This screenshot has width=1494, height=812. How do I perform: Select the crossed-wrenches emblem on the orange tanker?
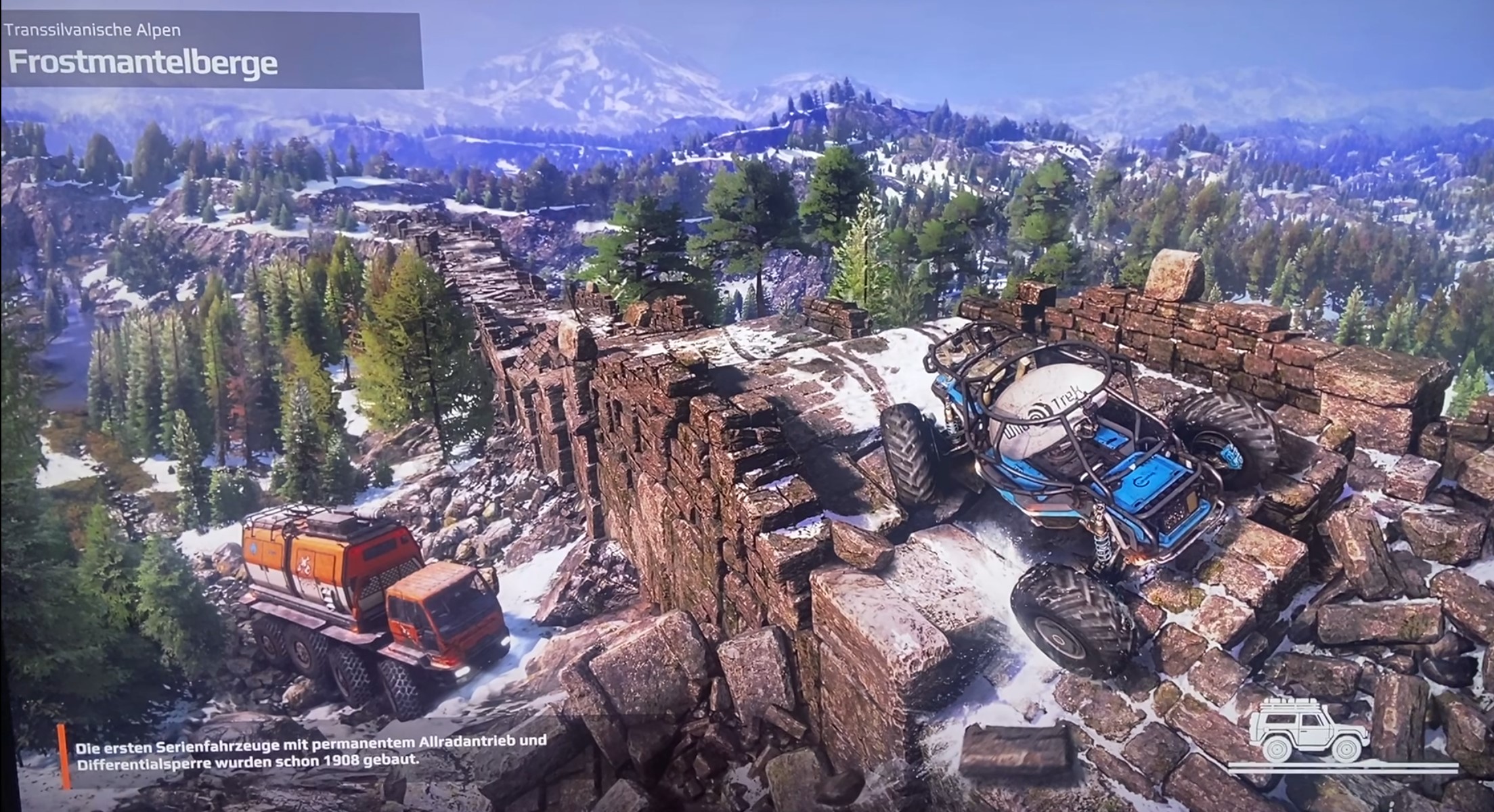[305, 566]
